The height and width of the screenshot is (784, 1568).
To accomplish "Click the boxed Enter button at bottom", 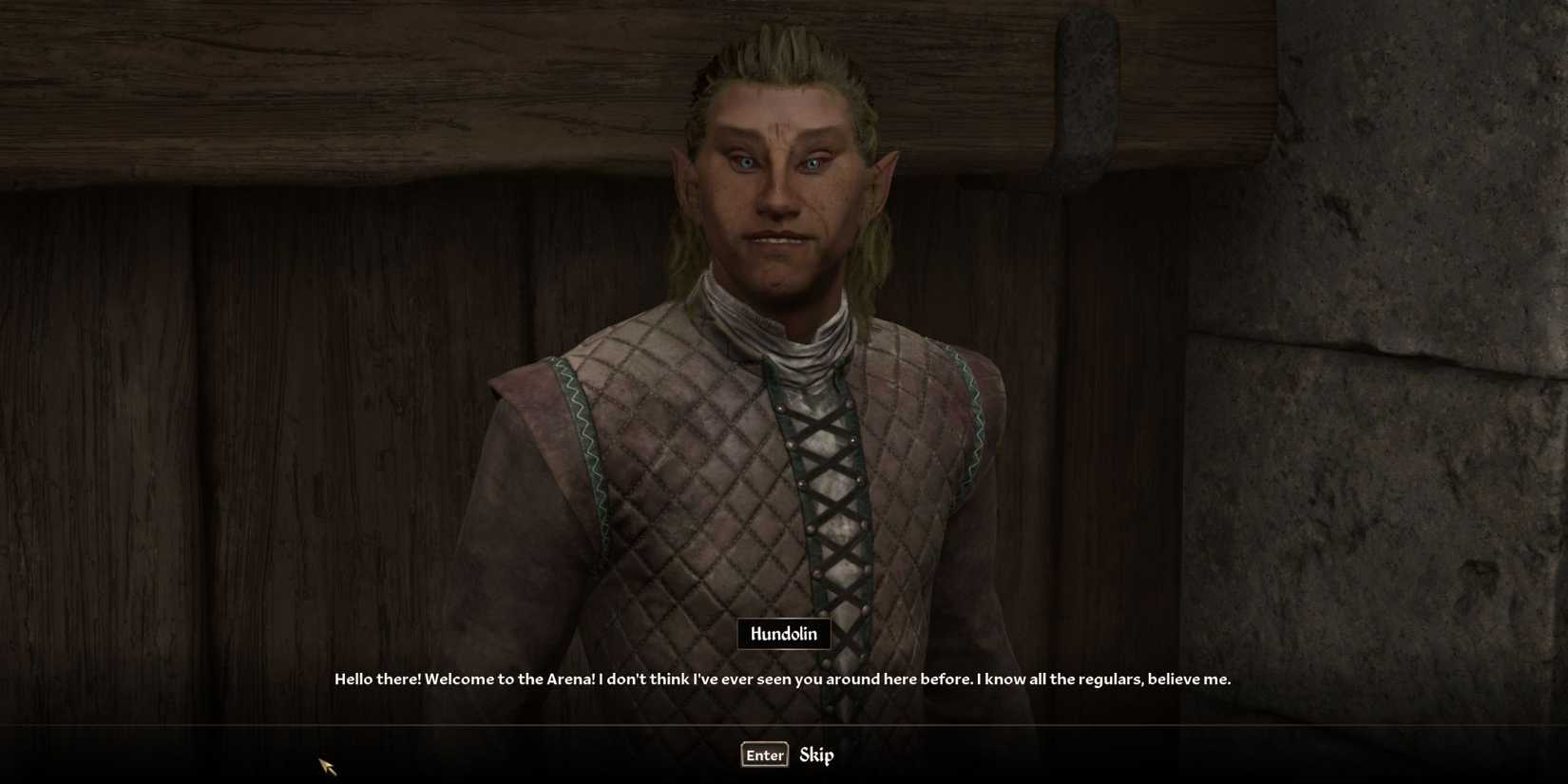I will point(763,755).
